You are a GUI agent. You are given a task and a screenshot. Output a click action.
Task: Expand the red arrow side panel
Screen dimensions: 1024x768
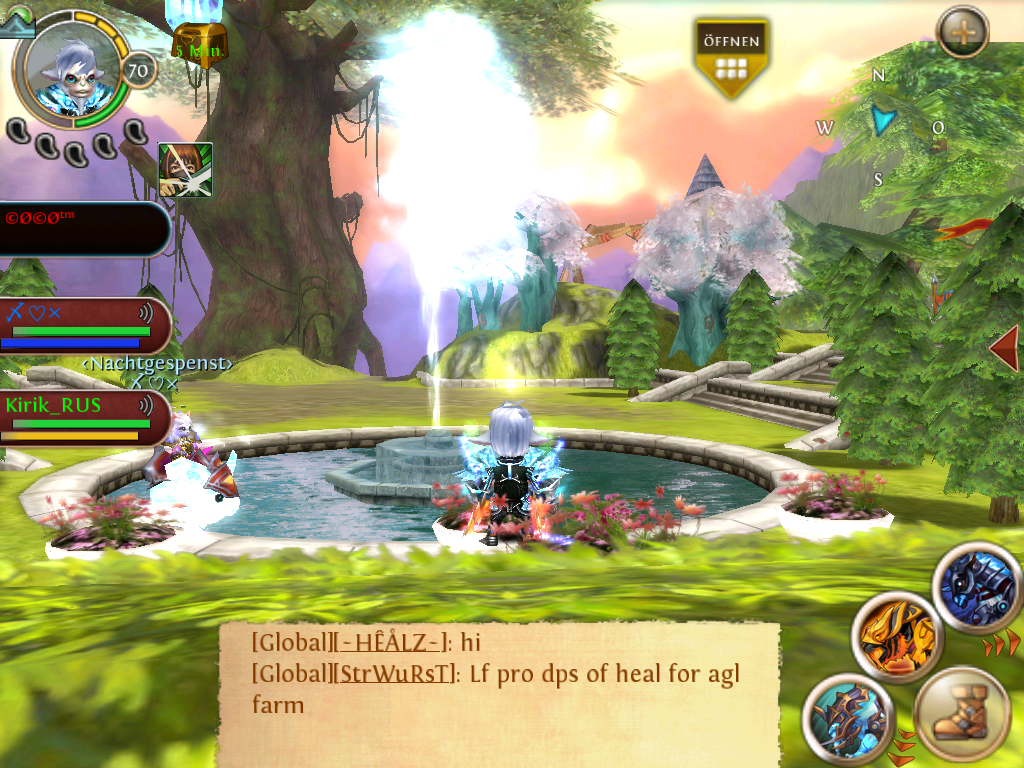tap(1006, 347)
